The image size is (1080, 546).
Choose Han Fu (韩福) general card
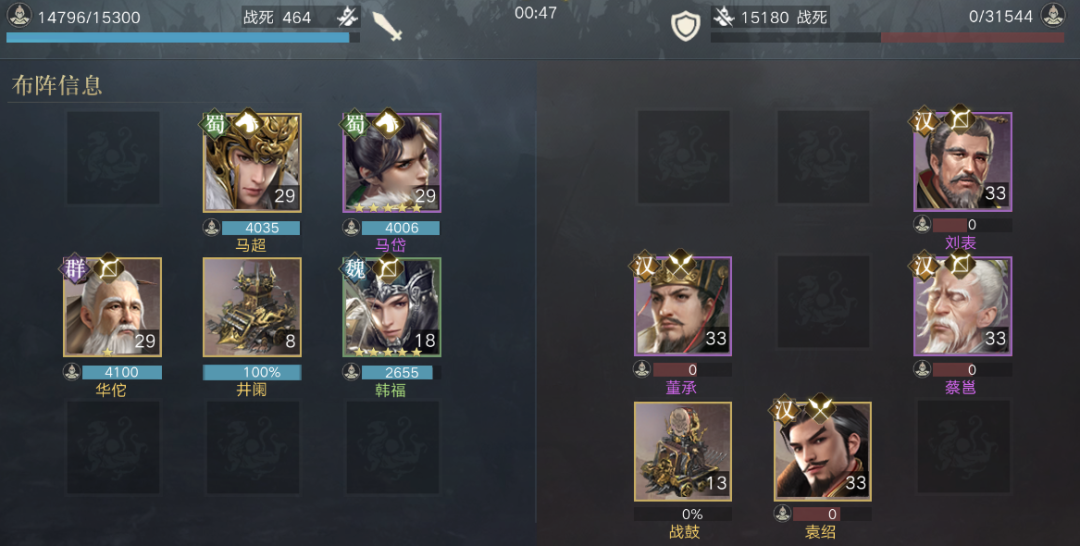coord(392,307)
